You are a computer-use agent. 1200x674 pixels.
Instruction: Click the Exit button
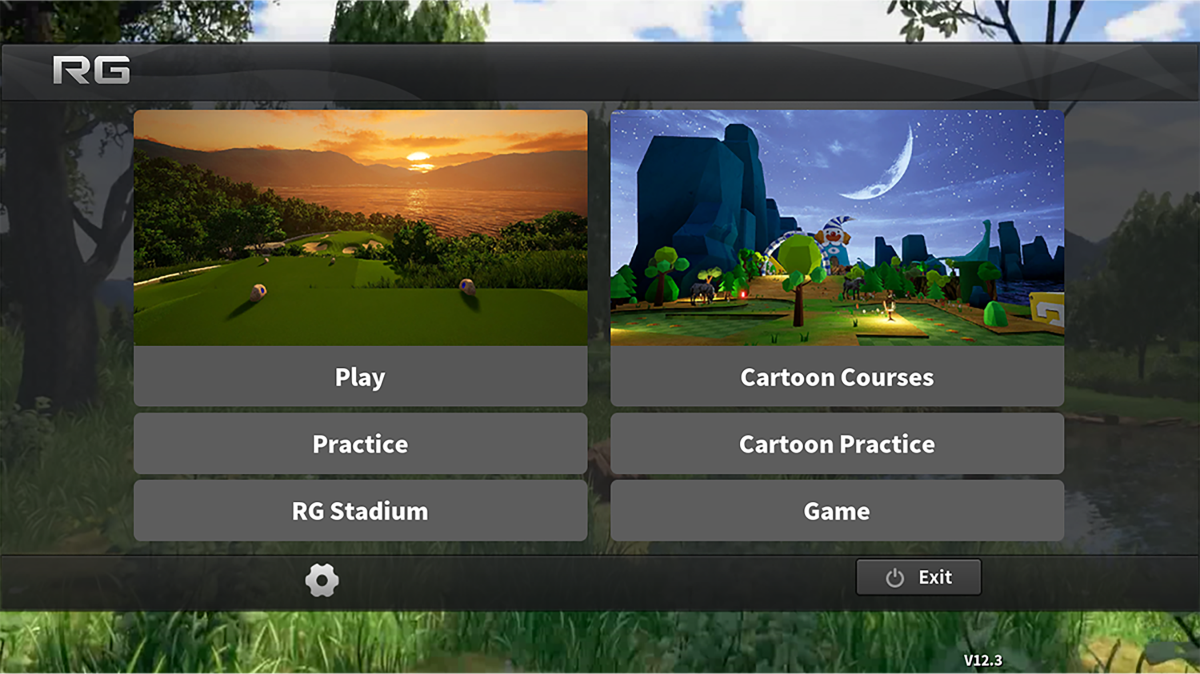point(918,577)
